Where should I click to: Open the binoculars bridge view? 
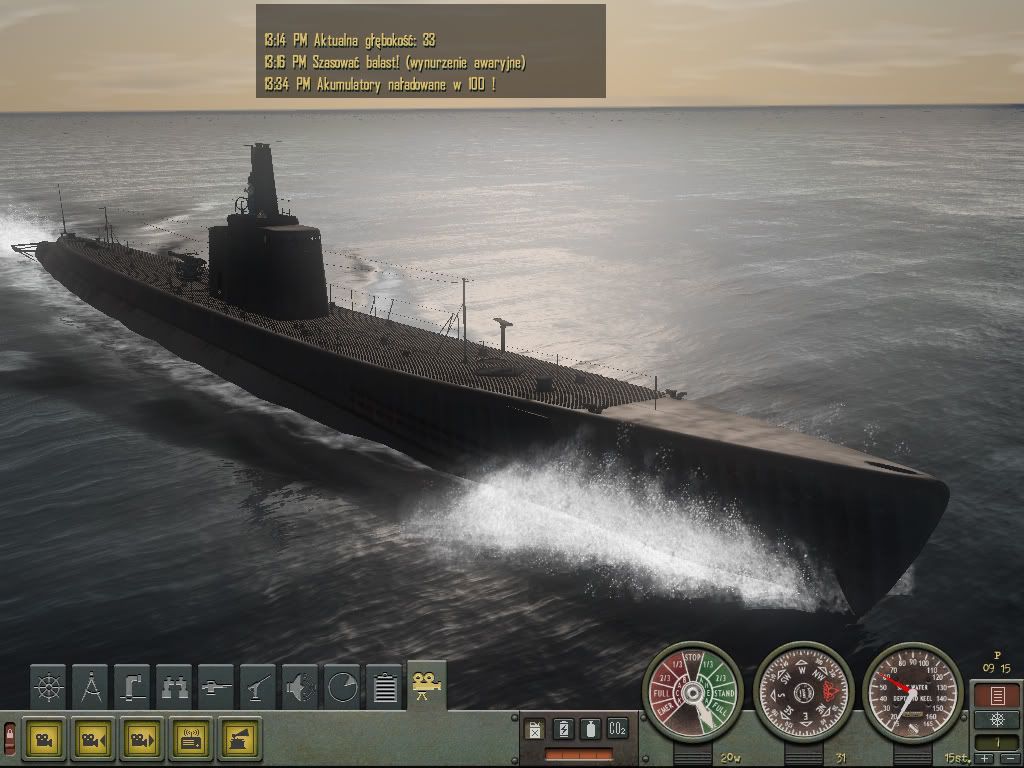pos(174,686)
